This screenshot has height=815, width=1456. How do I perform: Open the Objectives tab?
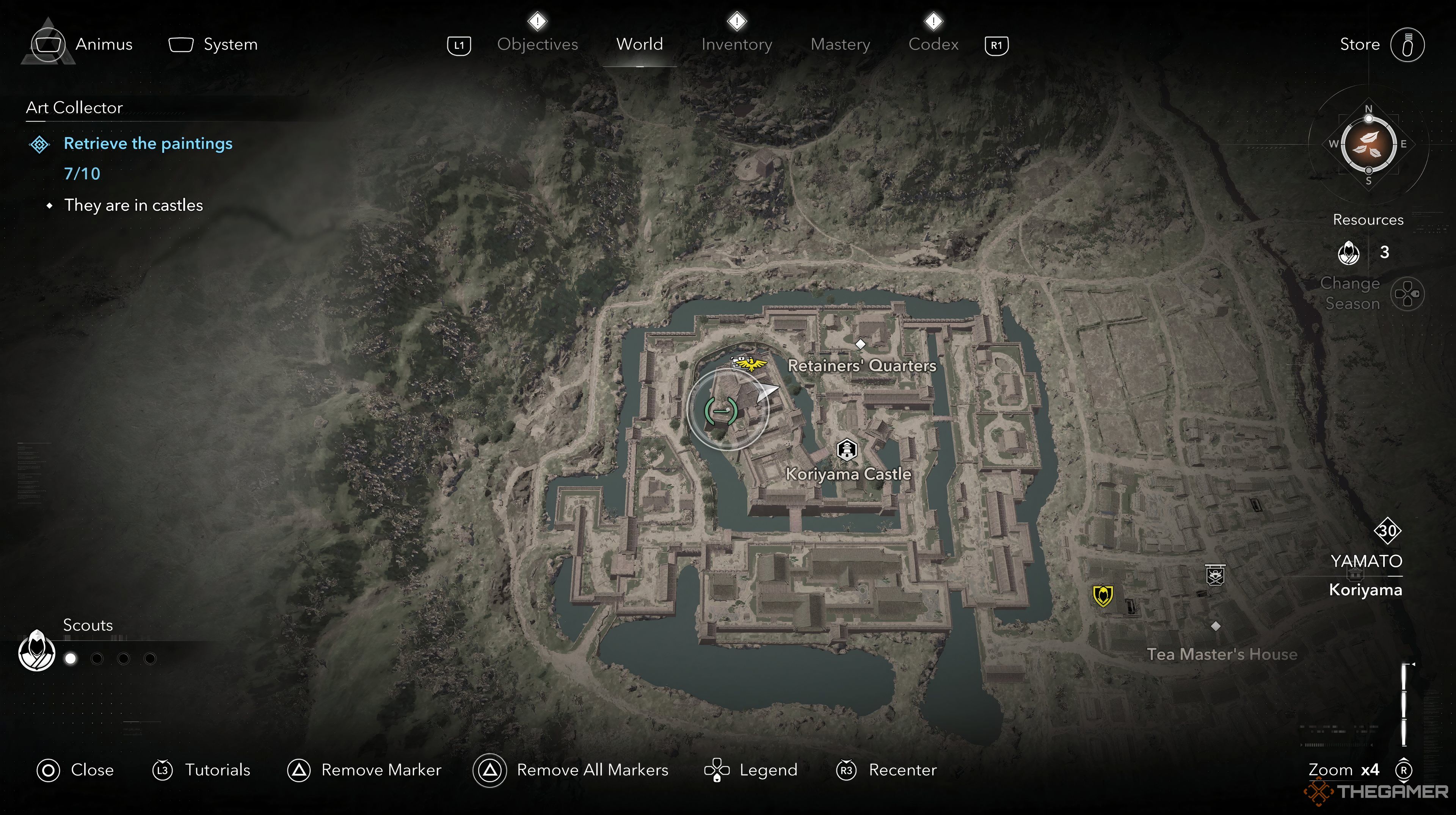(x=537, y=44)
